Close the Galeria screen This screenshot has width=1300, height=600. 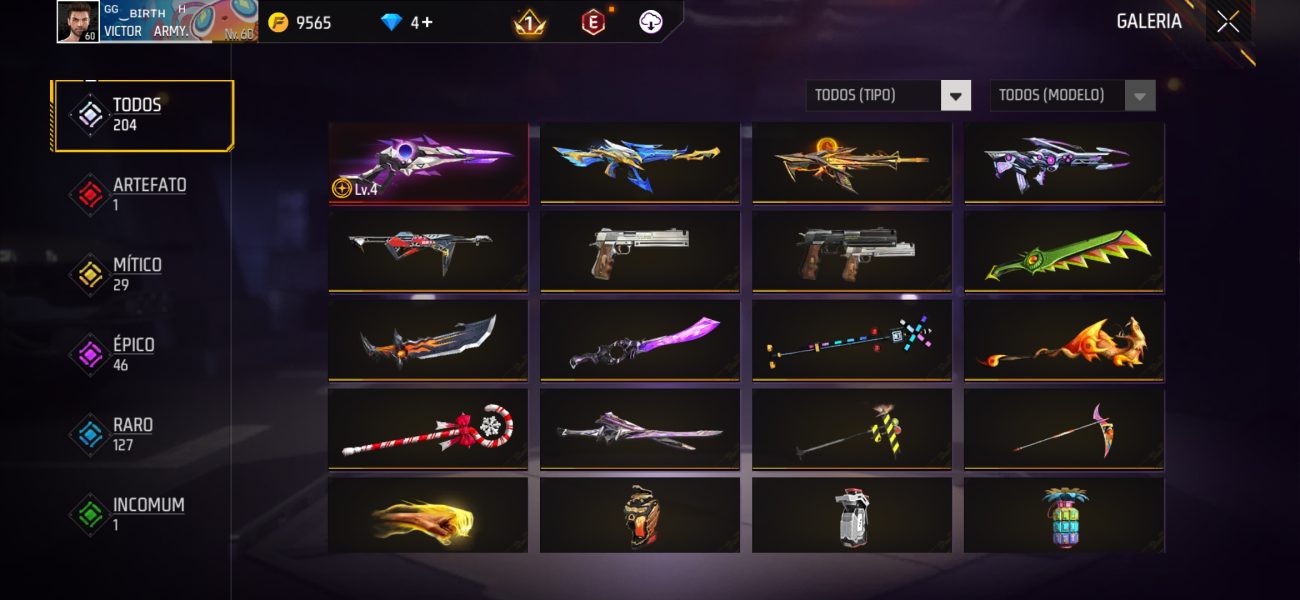[x=1227, y=22]
